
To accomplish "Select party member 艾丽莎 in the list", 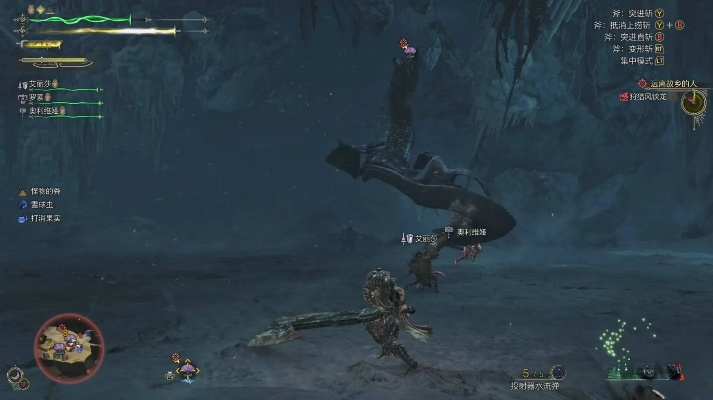I will coord(38,85).
